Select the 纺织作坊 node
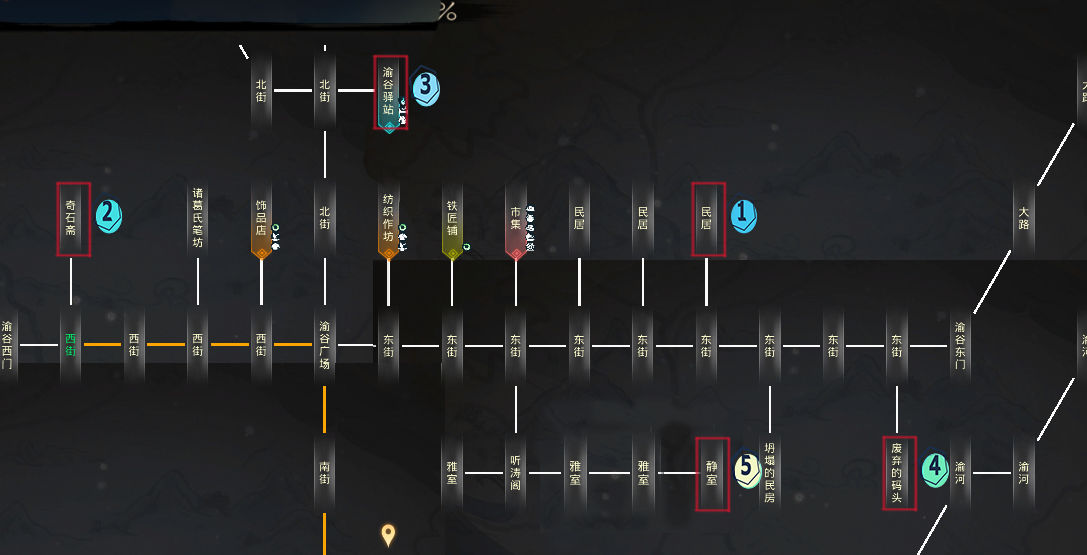The image size is (1087, 555). click(388, 218)
